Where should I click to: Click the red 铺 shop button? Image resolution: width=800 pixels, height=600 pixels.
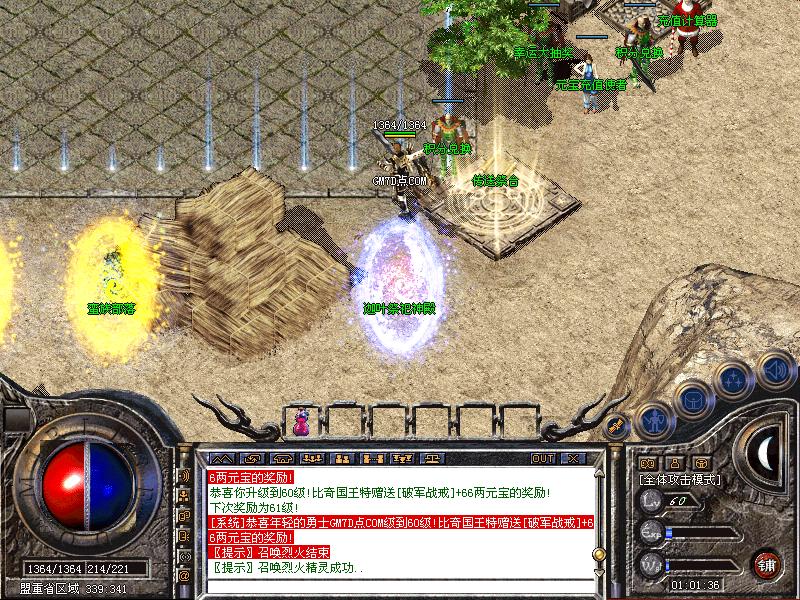[767, 563]
